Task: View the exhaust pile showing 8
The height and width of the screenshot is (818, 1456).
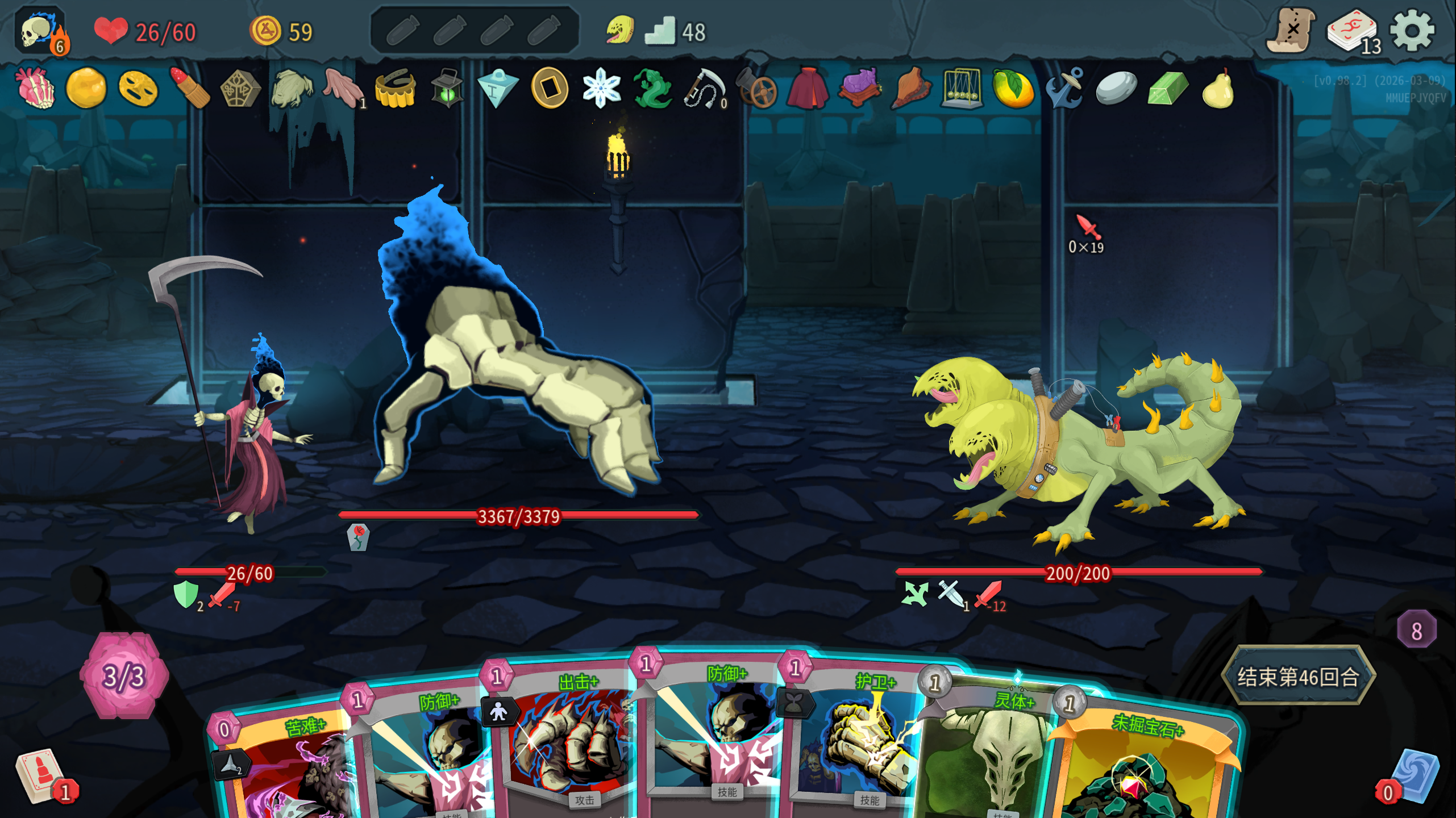Action: tap(1416, 629)
